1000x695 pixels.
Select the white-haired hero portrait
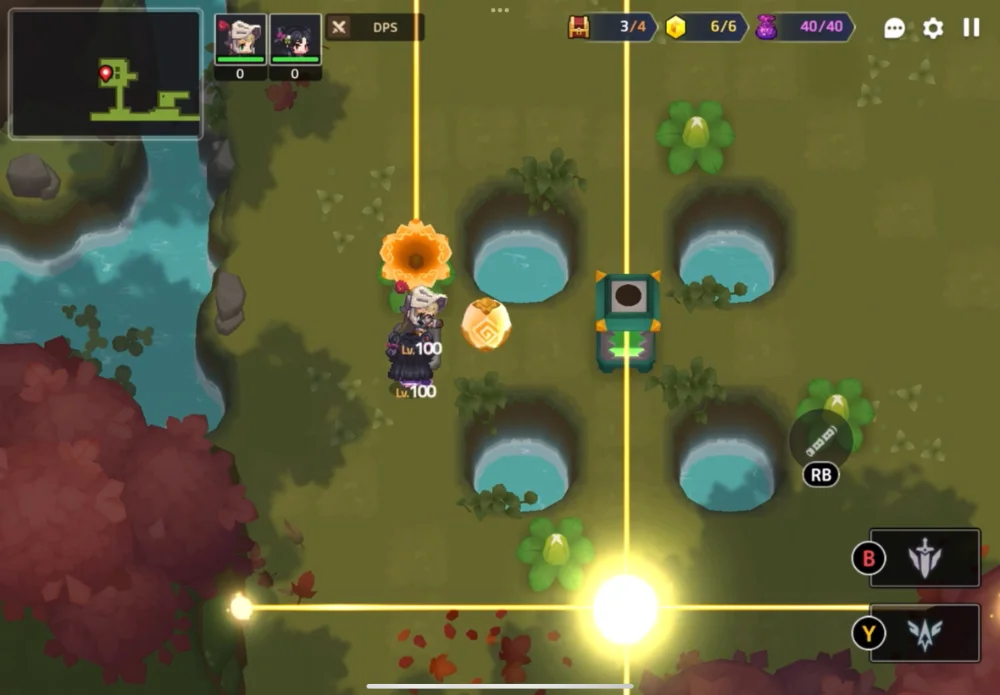240,39
